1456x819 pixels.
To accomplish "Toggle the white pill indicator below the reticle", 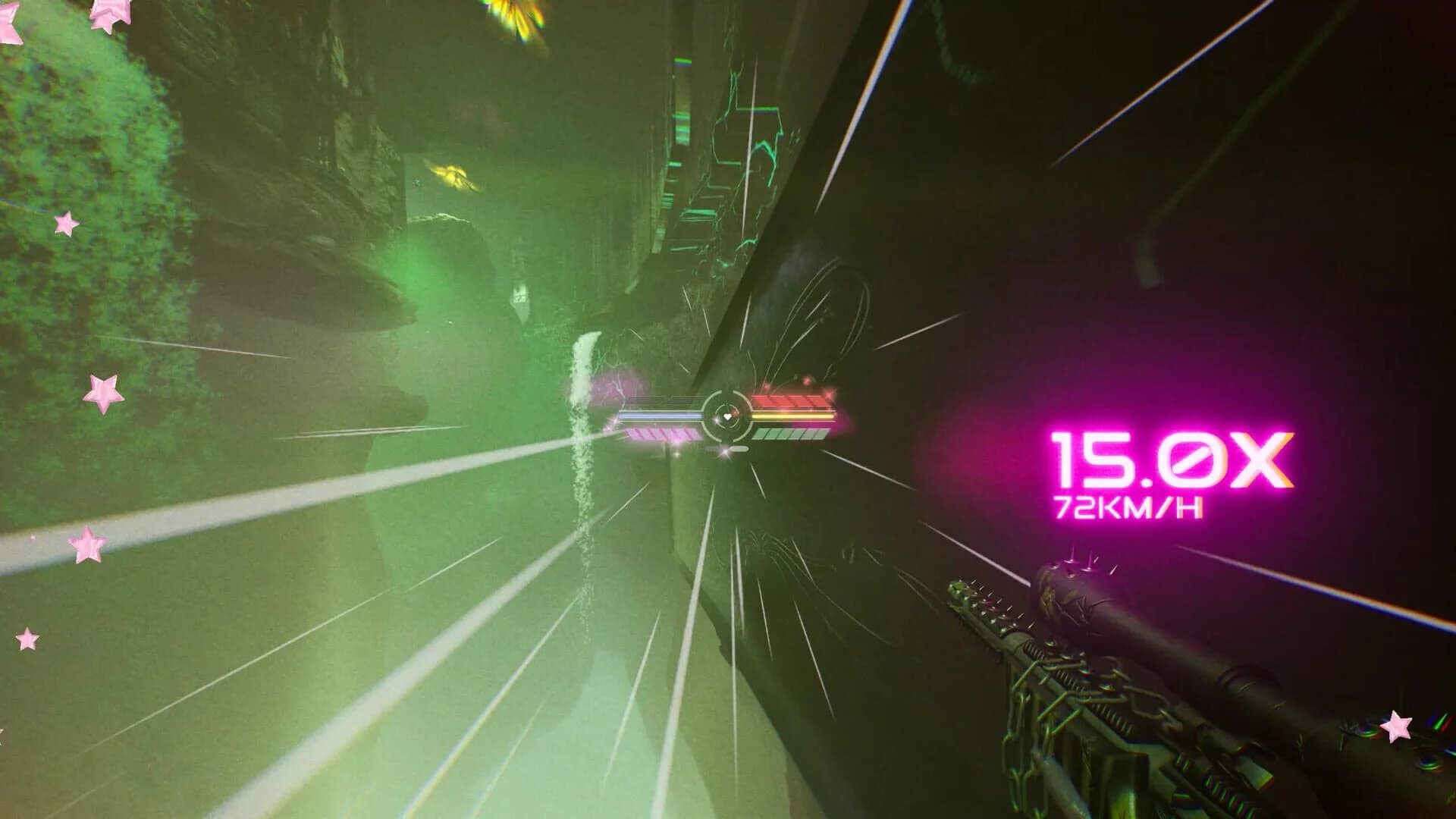I will pos(739,448).
